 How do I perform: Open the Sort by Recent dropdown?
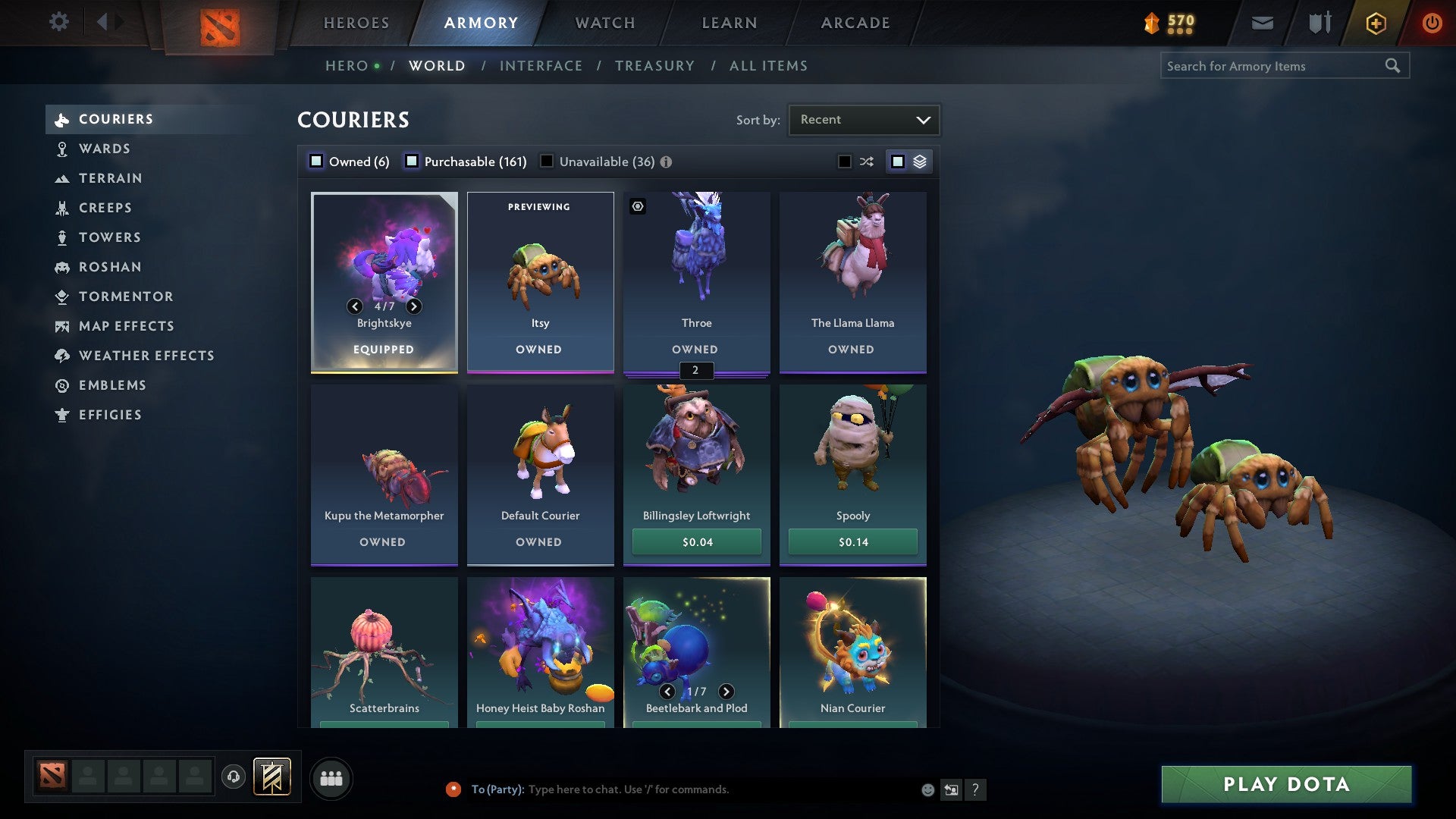(x=863, y=119)
